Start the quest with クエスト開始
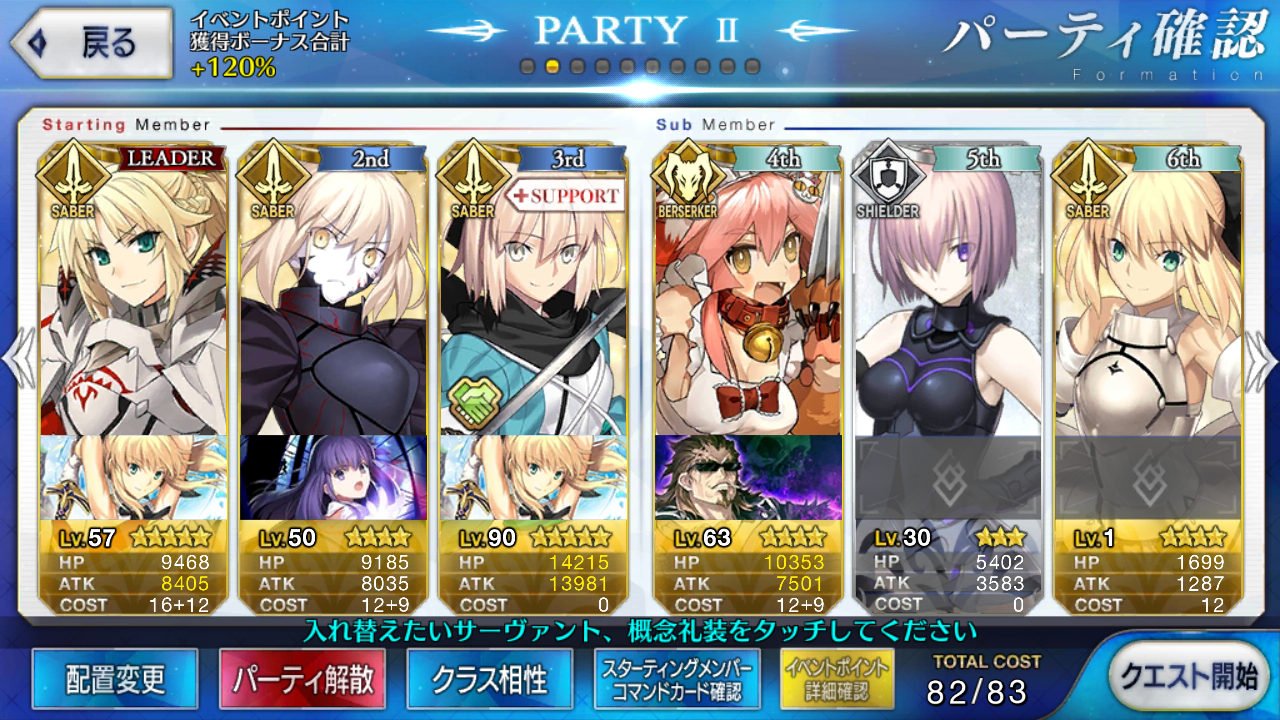1280x720 pixels. 1187,677
